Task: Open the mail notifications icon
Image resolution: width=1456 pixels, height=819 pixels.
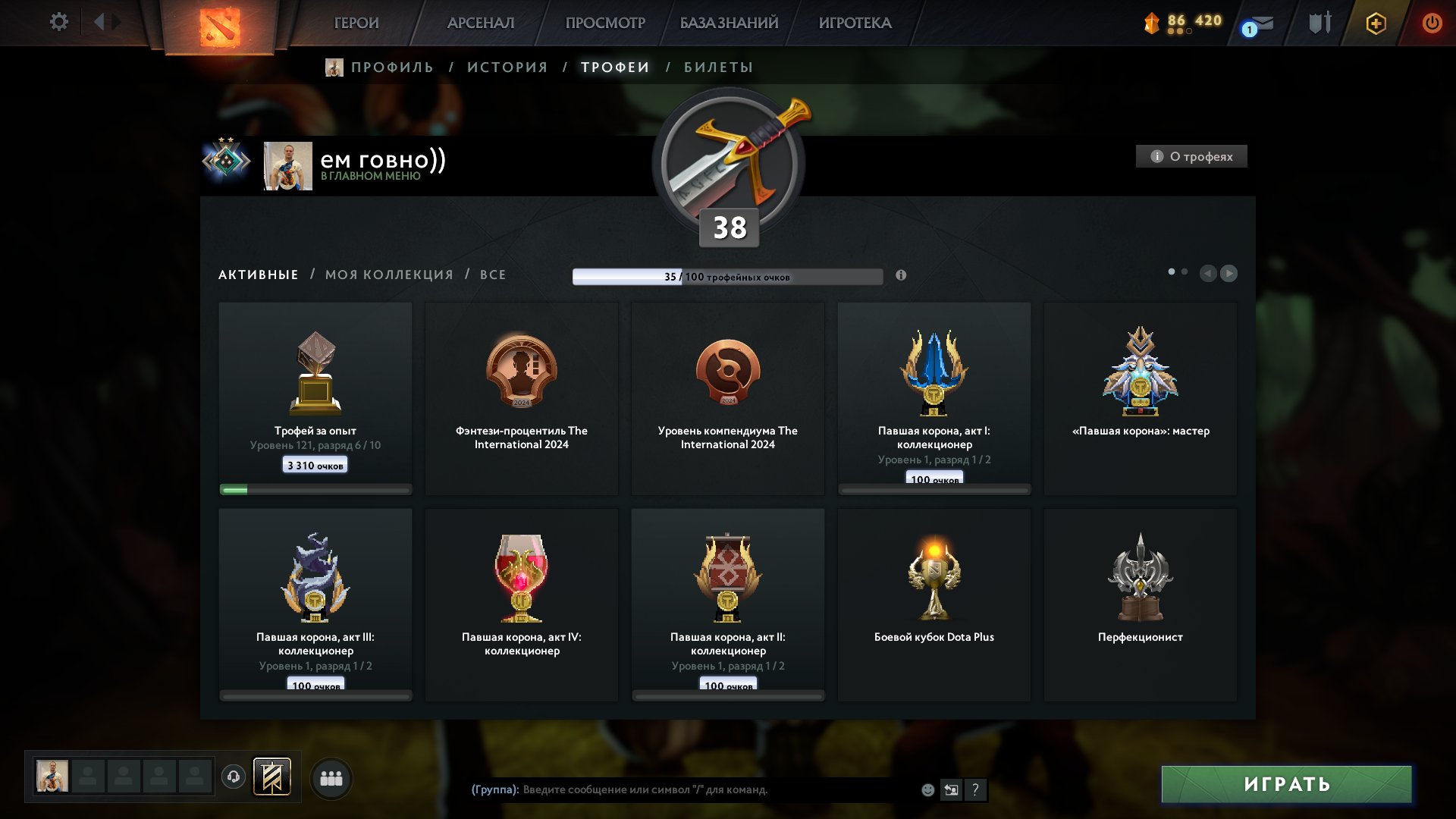Action: [1260, 24]
